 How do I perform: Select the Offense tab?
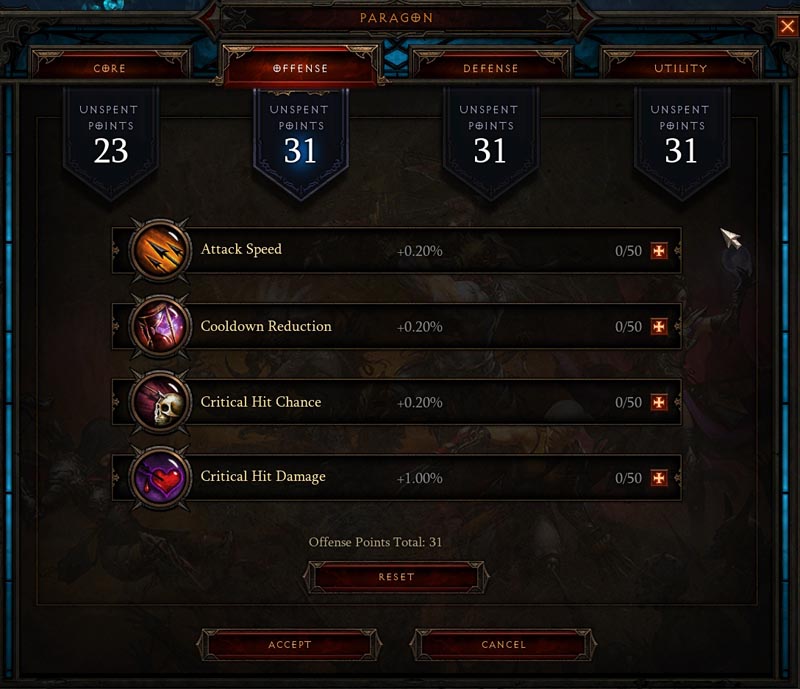click(300, 68)
